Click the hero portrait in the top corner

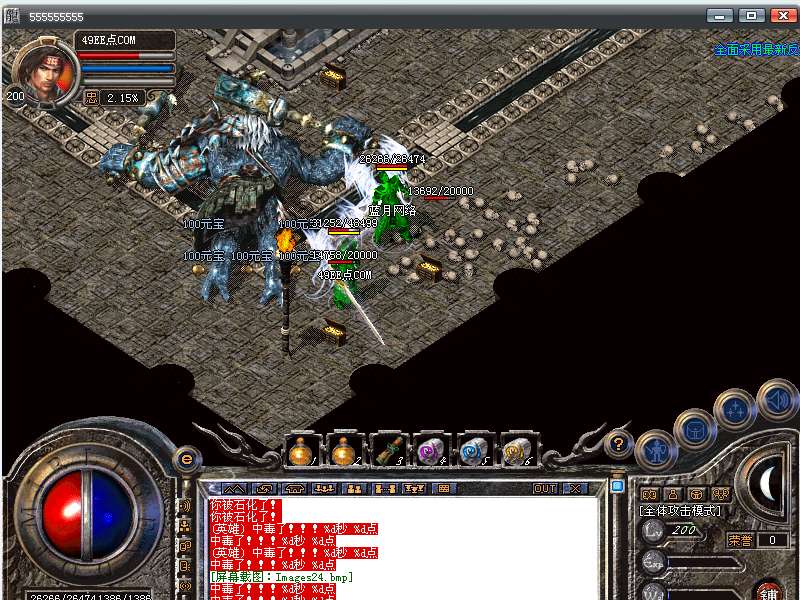42,70
